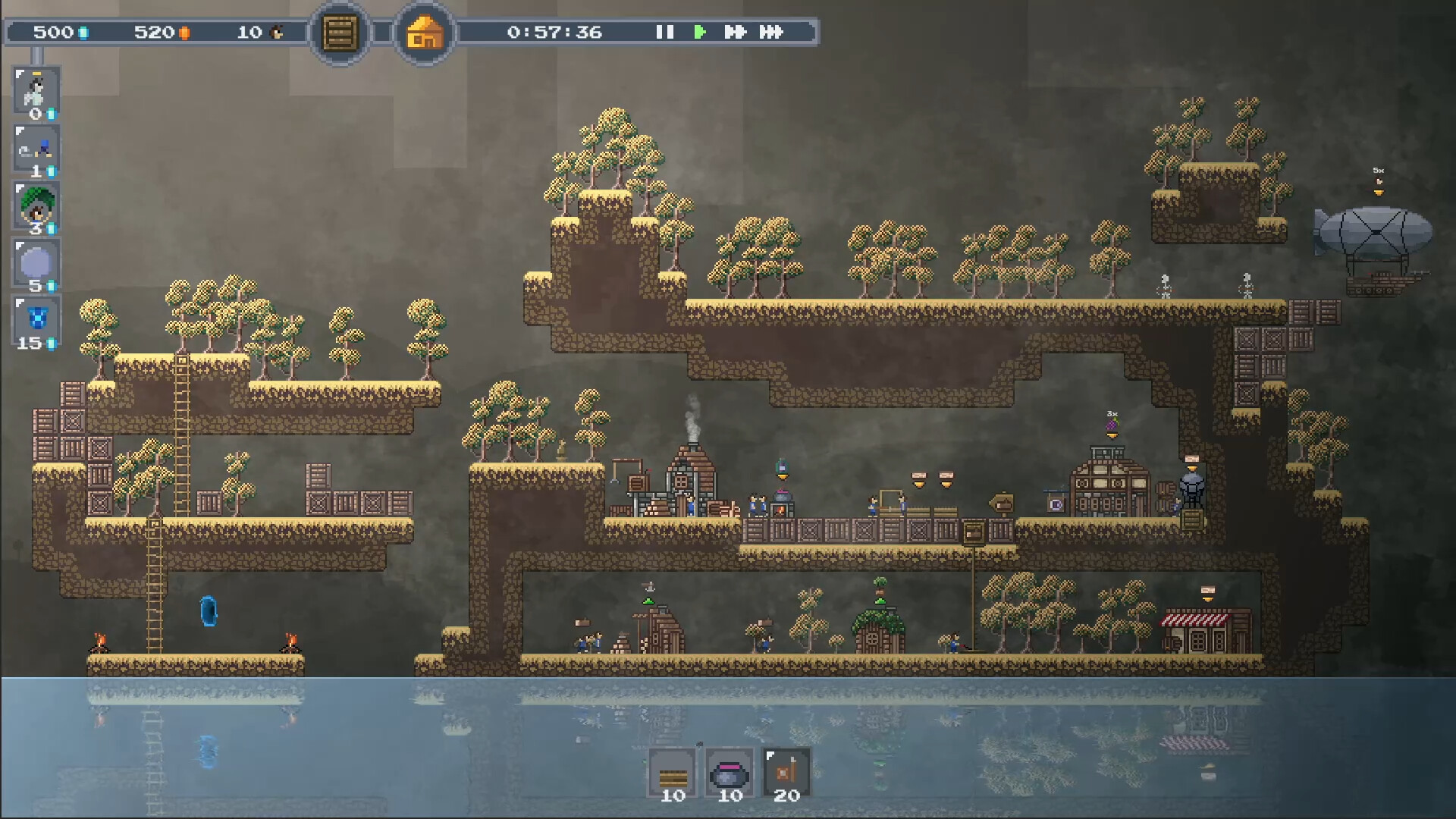Screen dimensions: 1456x819
Task: Select the wooden crate build item
Action: 671,772
